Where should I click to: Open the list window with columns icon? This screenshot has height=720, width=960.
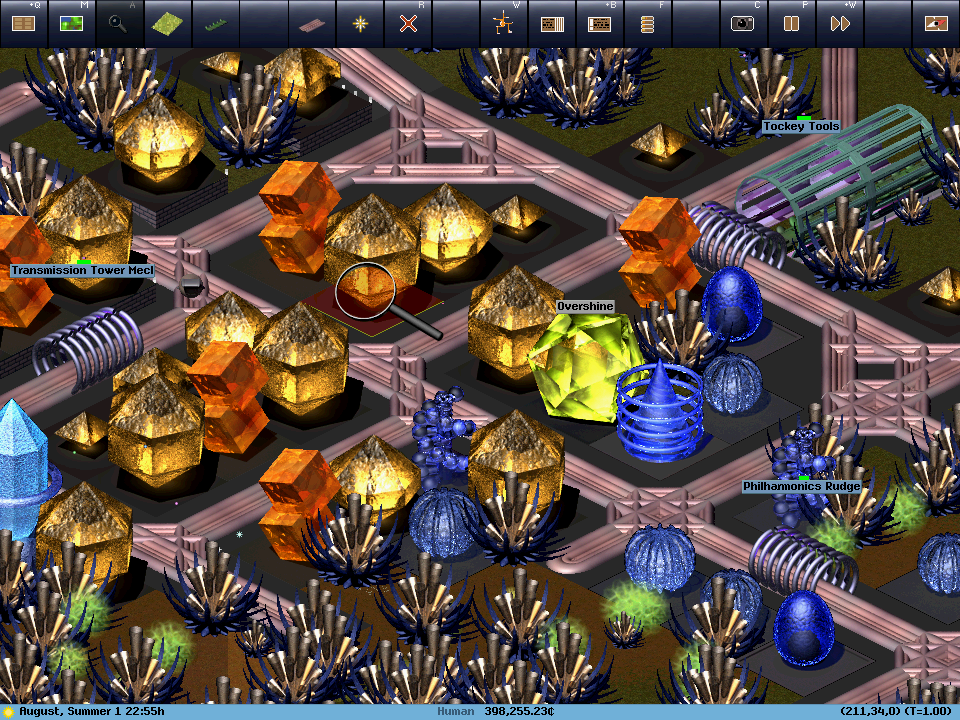tap(551, 24)
